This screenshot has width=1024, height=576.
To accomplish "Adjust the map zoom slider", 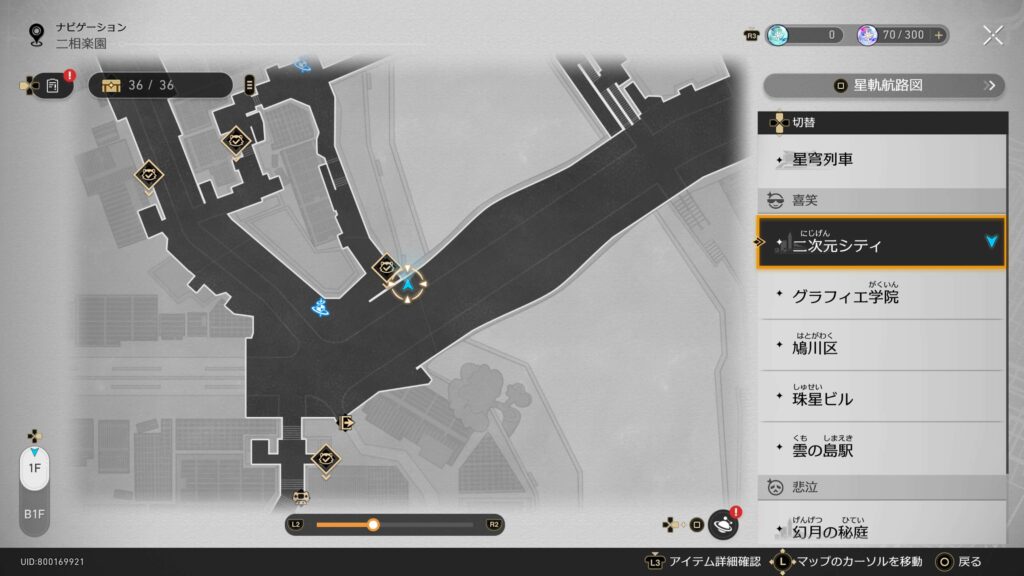I will coord(373,524).
